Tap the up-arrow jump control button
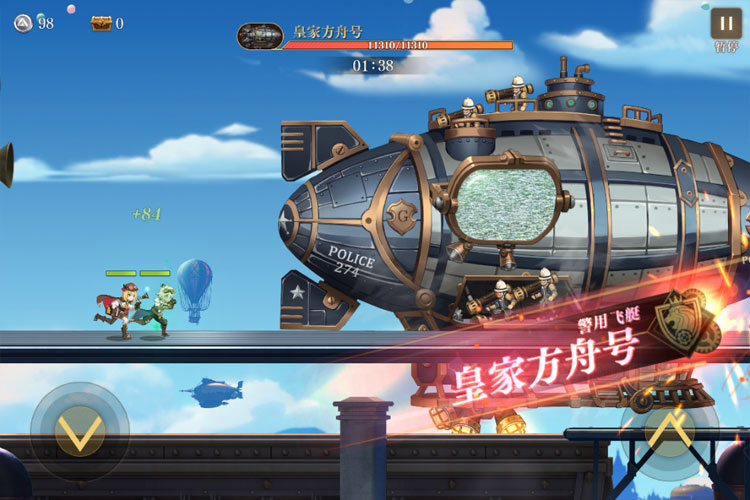This screenshot has width=750, height=500. pyautogui.click(x=668, y=432)
